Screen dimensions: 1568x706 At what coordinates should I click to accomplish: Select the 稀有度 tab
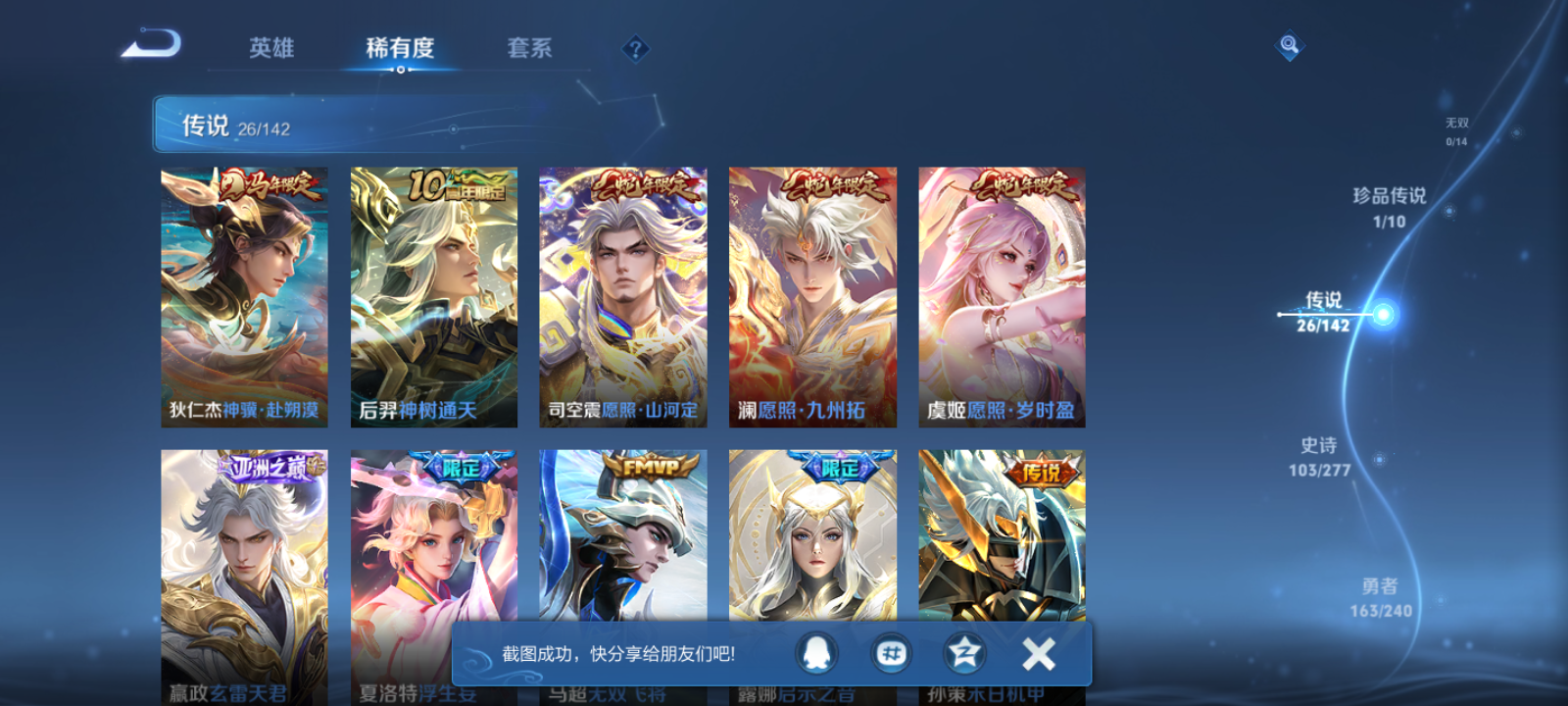[x=400, y=47]
